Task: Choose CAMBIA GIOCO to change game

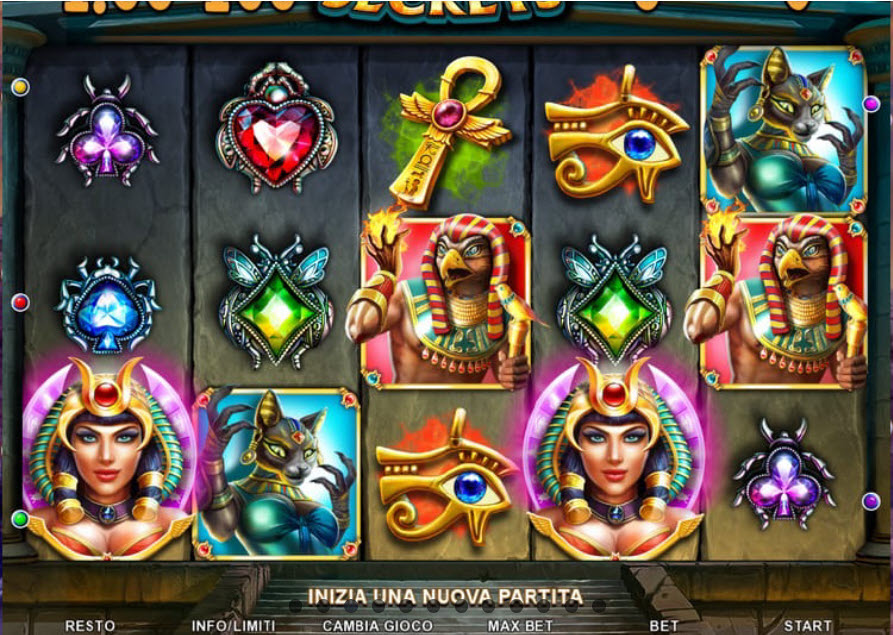Action: [377, 626]
